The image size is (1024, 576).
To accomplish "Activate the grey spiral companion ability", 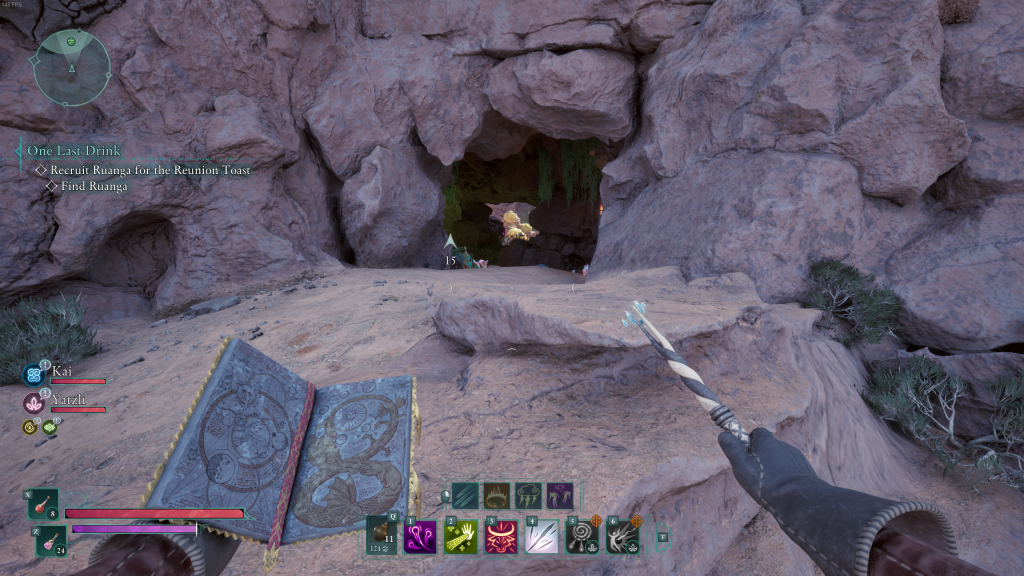I will point(582,537).
